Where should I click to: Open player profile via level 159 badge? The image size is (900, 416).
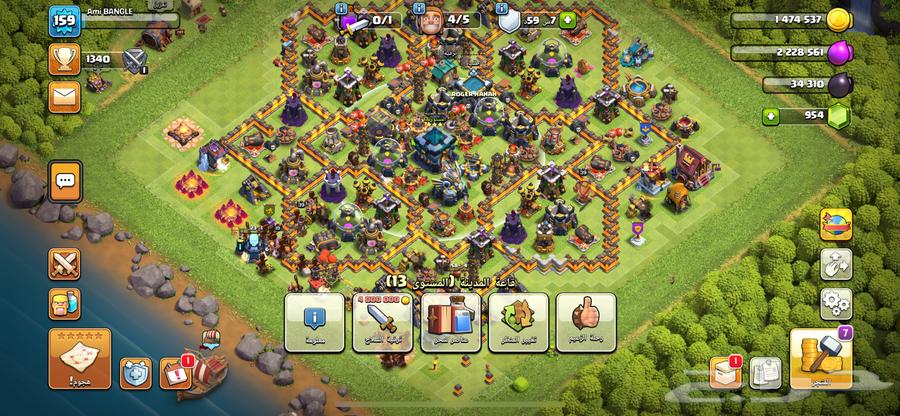[x=64, y=21]
